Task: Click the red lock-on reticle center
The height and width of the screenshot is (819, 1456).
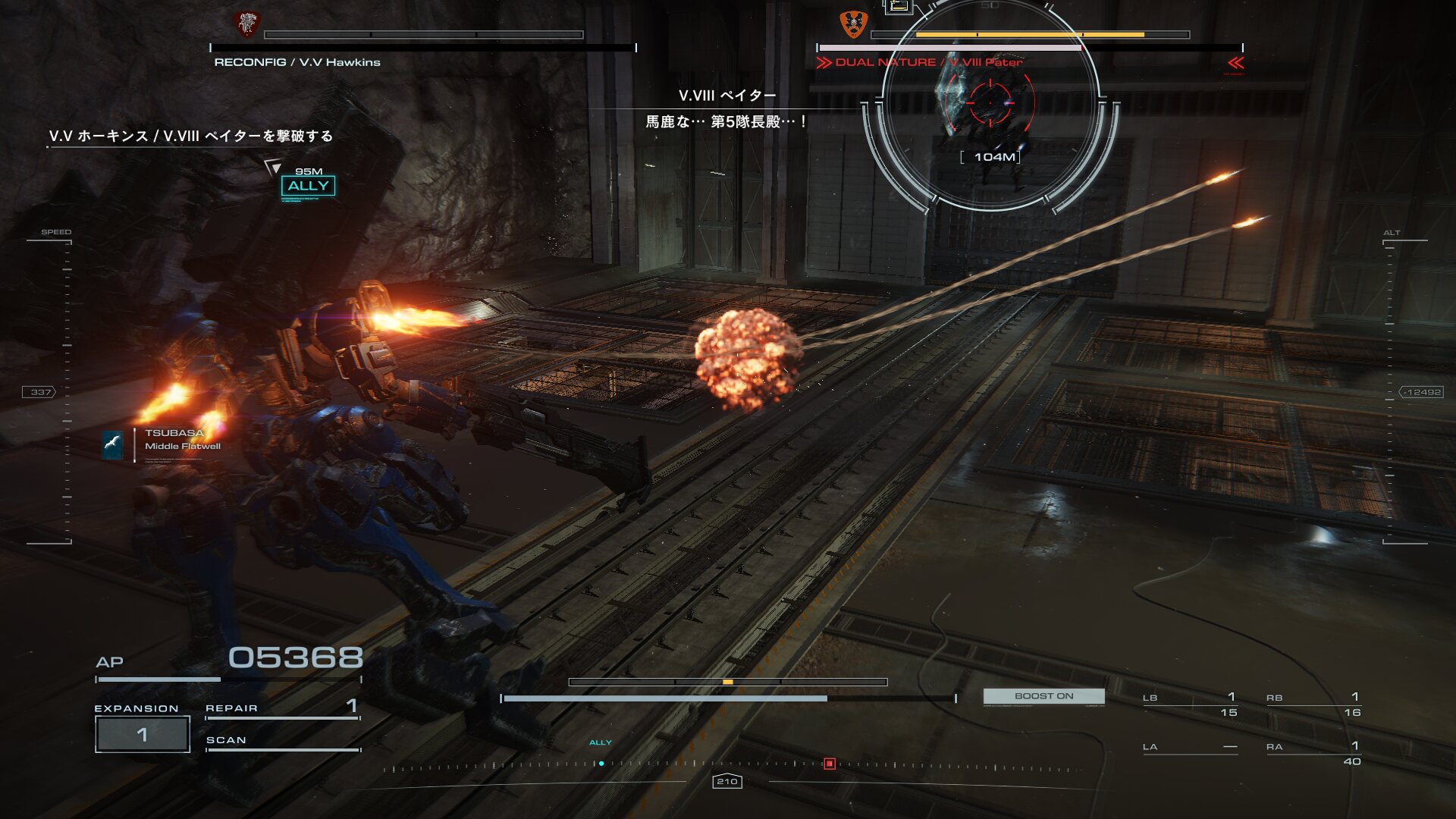Action: click(990, 102)
